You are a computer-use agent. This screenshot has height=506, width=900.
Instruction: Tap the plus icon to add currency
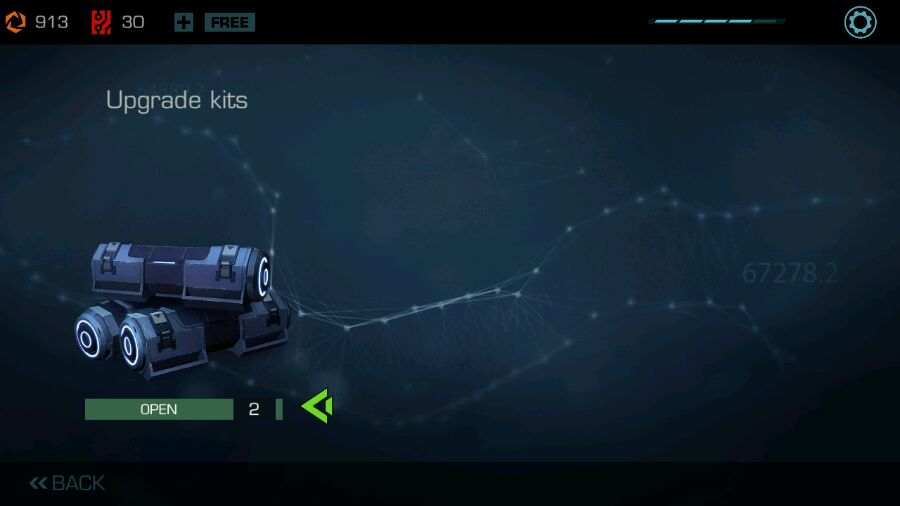tap(183, 22)
